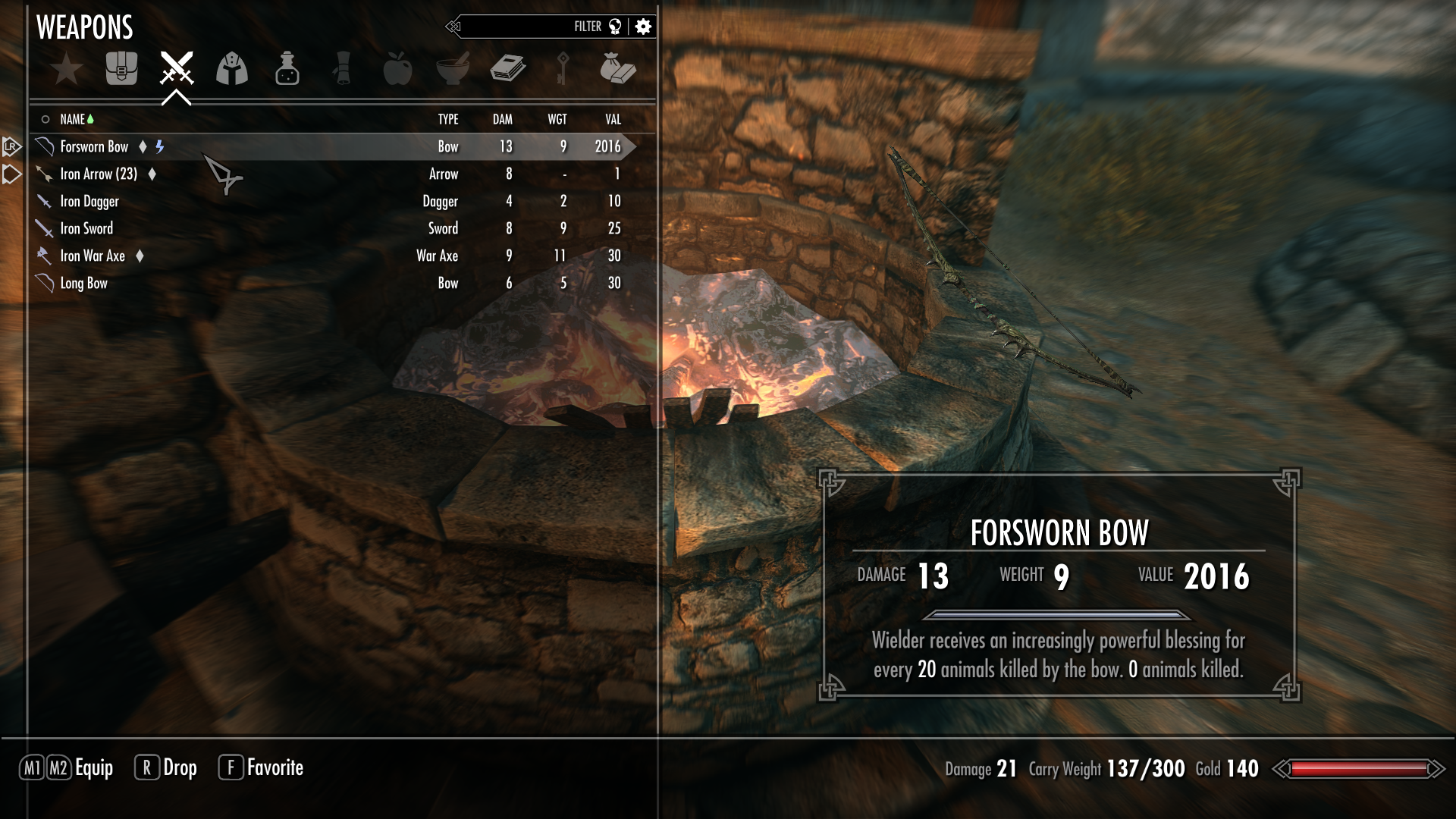
Task: Open the Favorites star category
Action: point(67,68)
